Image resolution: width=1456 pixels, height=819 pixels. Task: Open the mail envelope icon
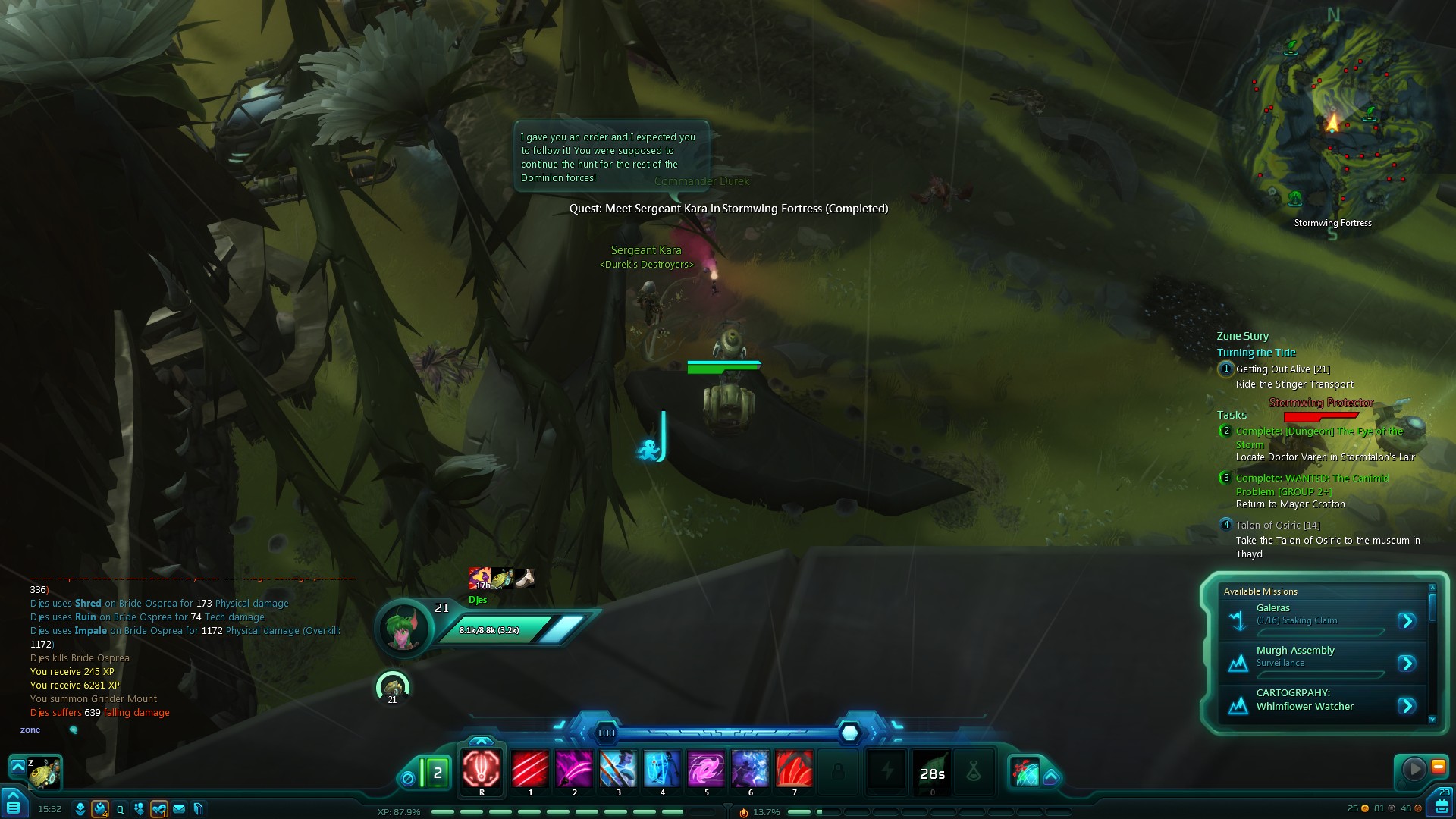tap(179, 809)
